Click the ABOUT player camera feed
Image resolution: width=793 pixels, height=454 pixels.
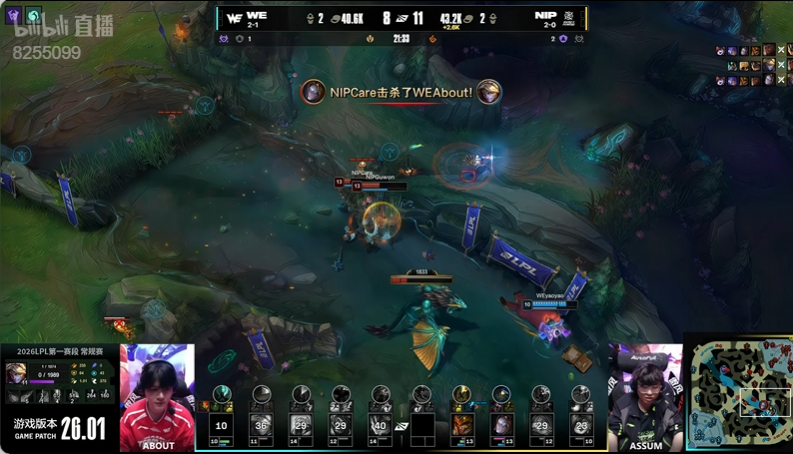coord(157,397)
